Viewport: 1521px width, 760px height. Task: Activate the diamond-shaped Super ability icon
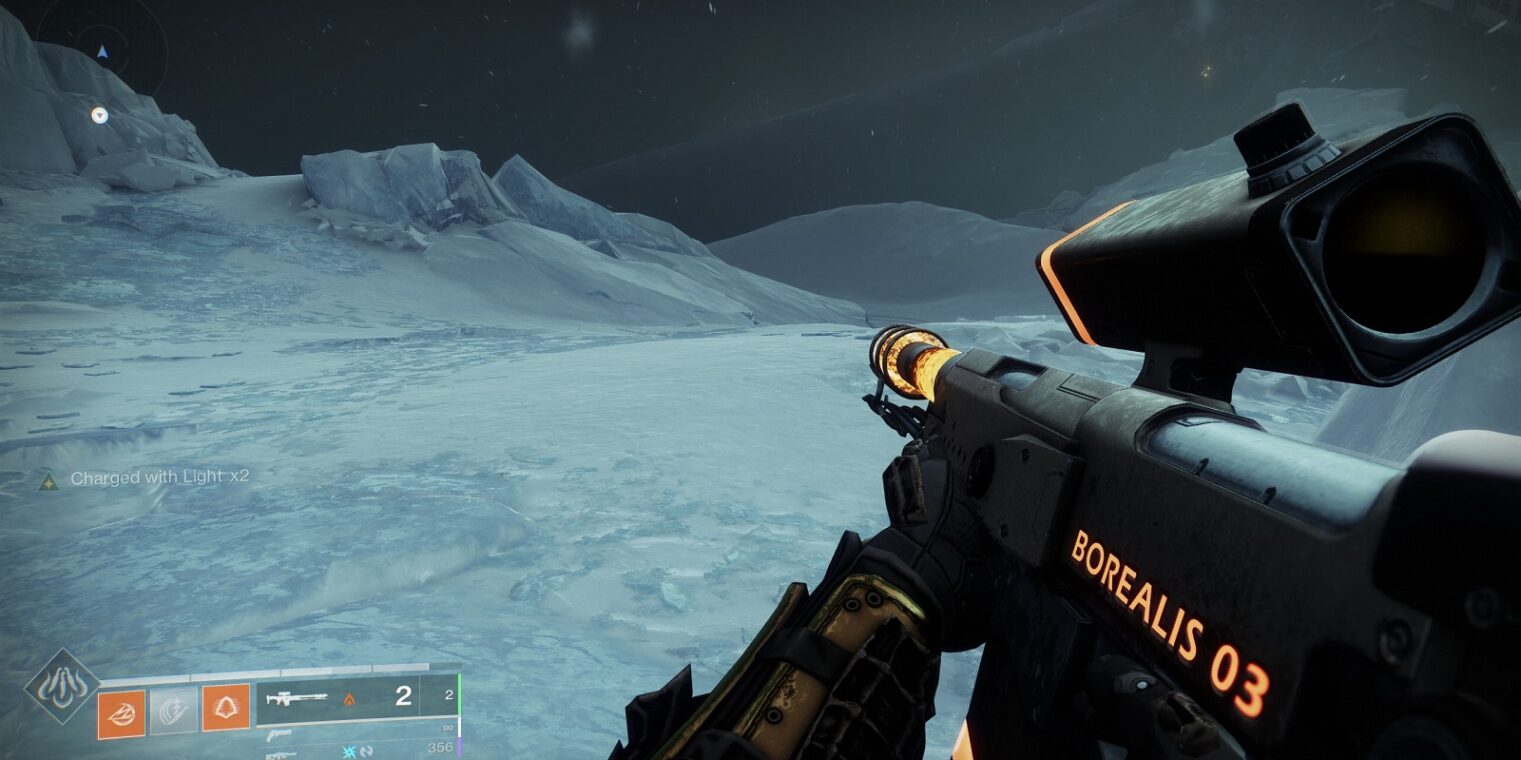point(62,687)
